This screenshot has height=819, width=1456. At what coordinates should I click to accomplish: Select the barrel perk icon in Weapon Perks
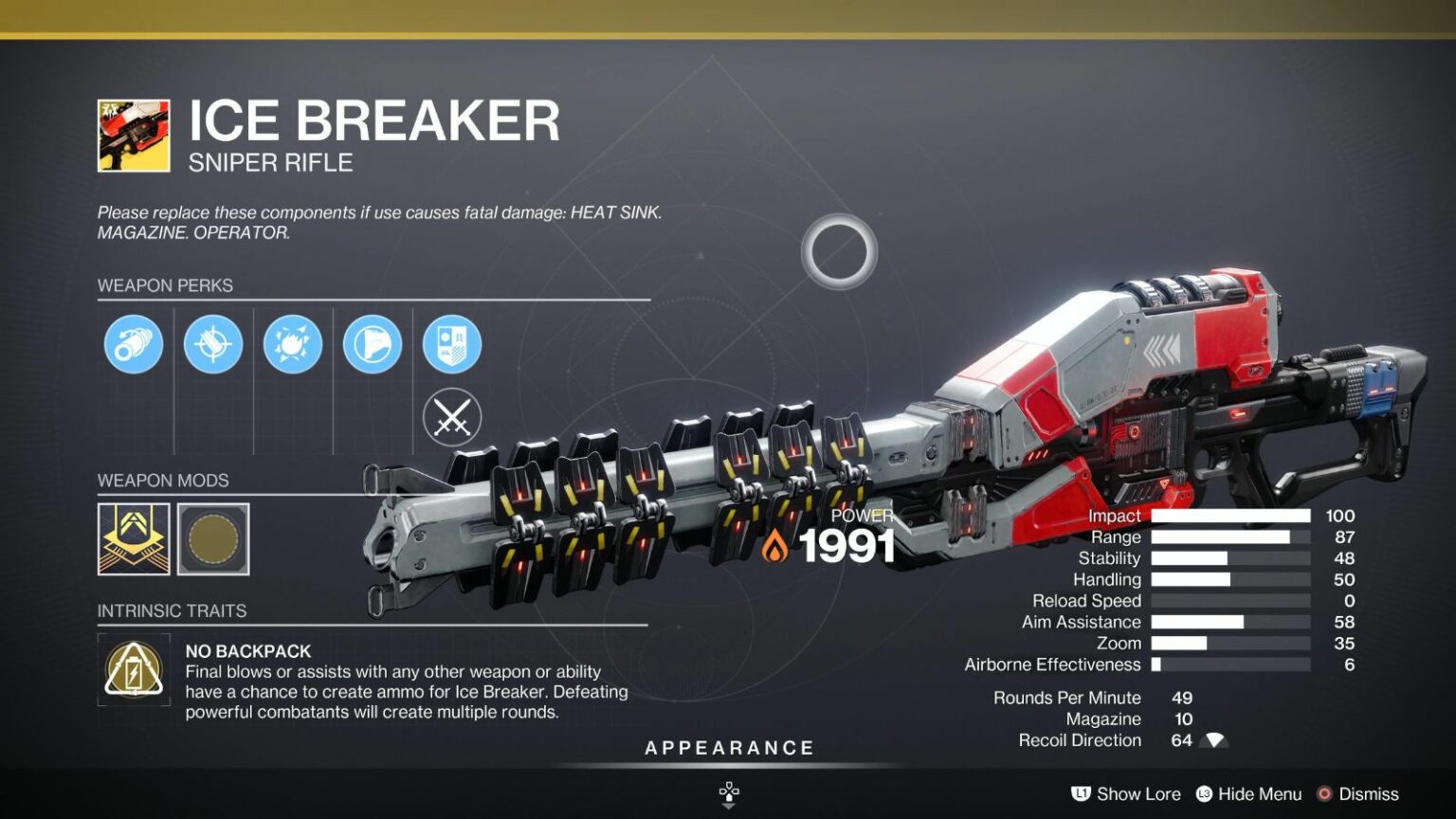tap(132, 344)
